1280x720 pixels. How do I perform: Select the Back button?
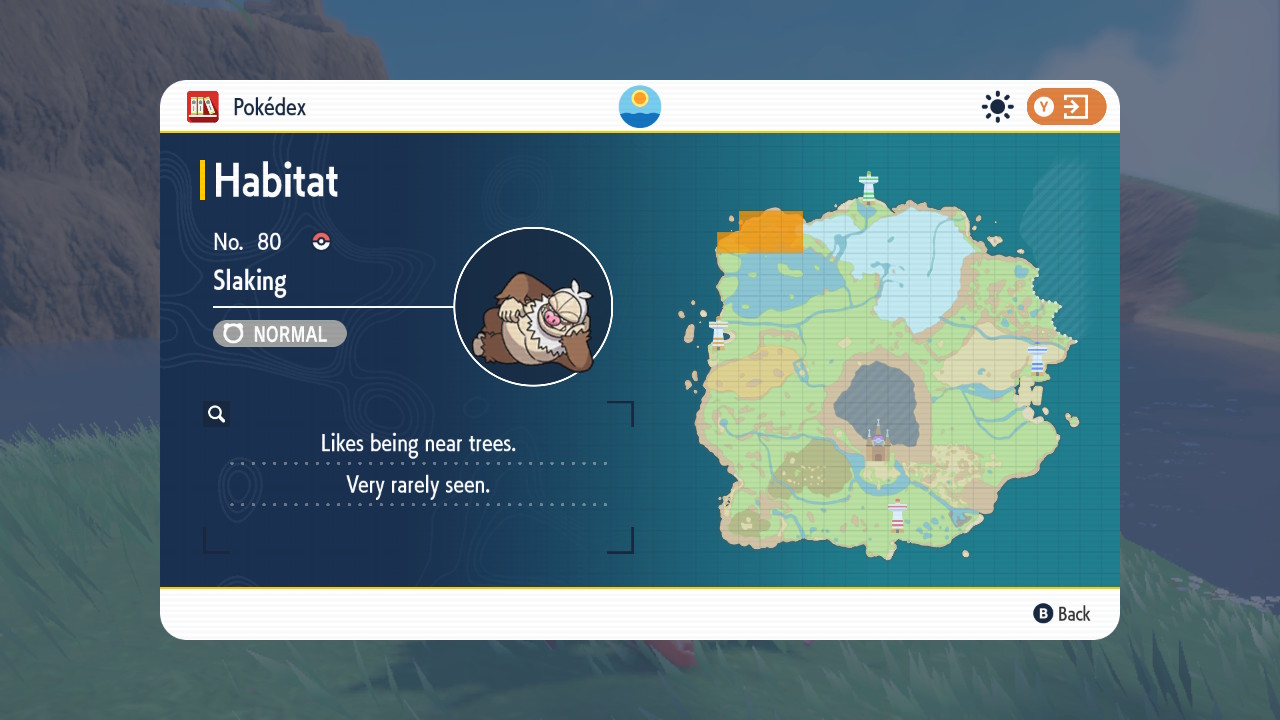pyautogui.click(x=1062, y=614)
